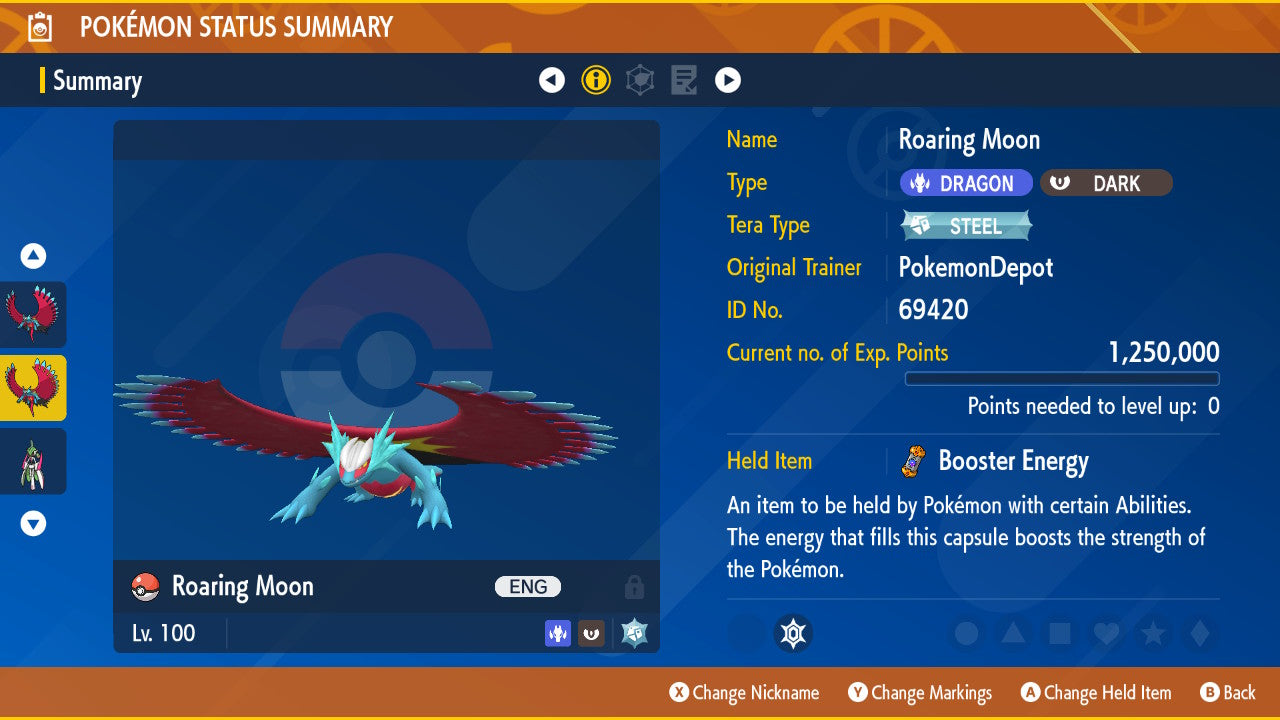Image resolution: width=1280 pixels, height=720 pixels.
Task: Select the yellow info summary tab
Action: point(596,80)
